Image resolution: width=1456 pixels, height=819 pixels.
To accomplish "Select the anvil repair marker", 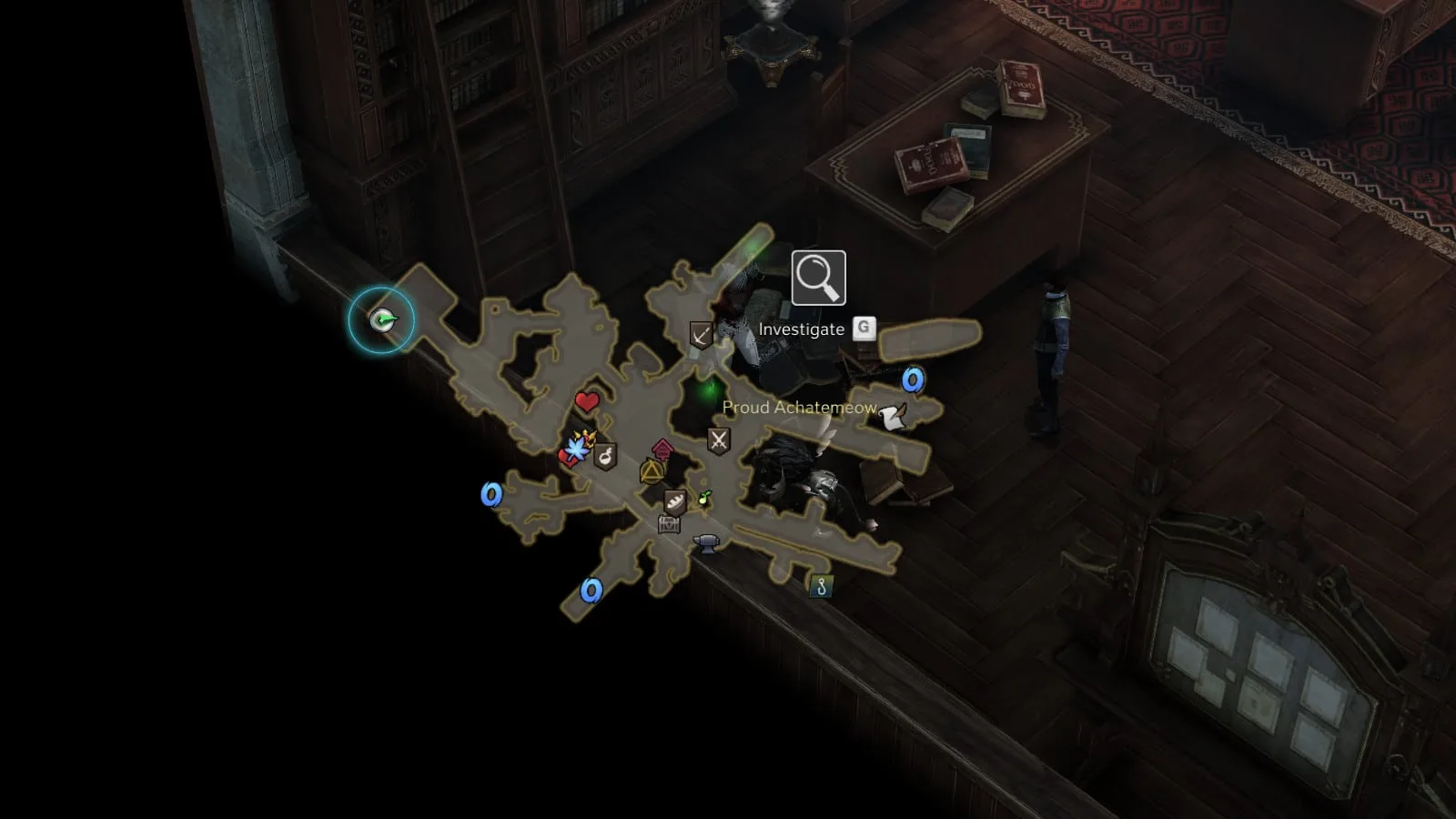I will pyautogui.click(x=706, y=543).
